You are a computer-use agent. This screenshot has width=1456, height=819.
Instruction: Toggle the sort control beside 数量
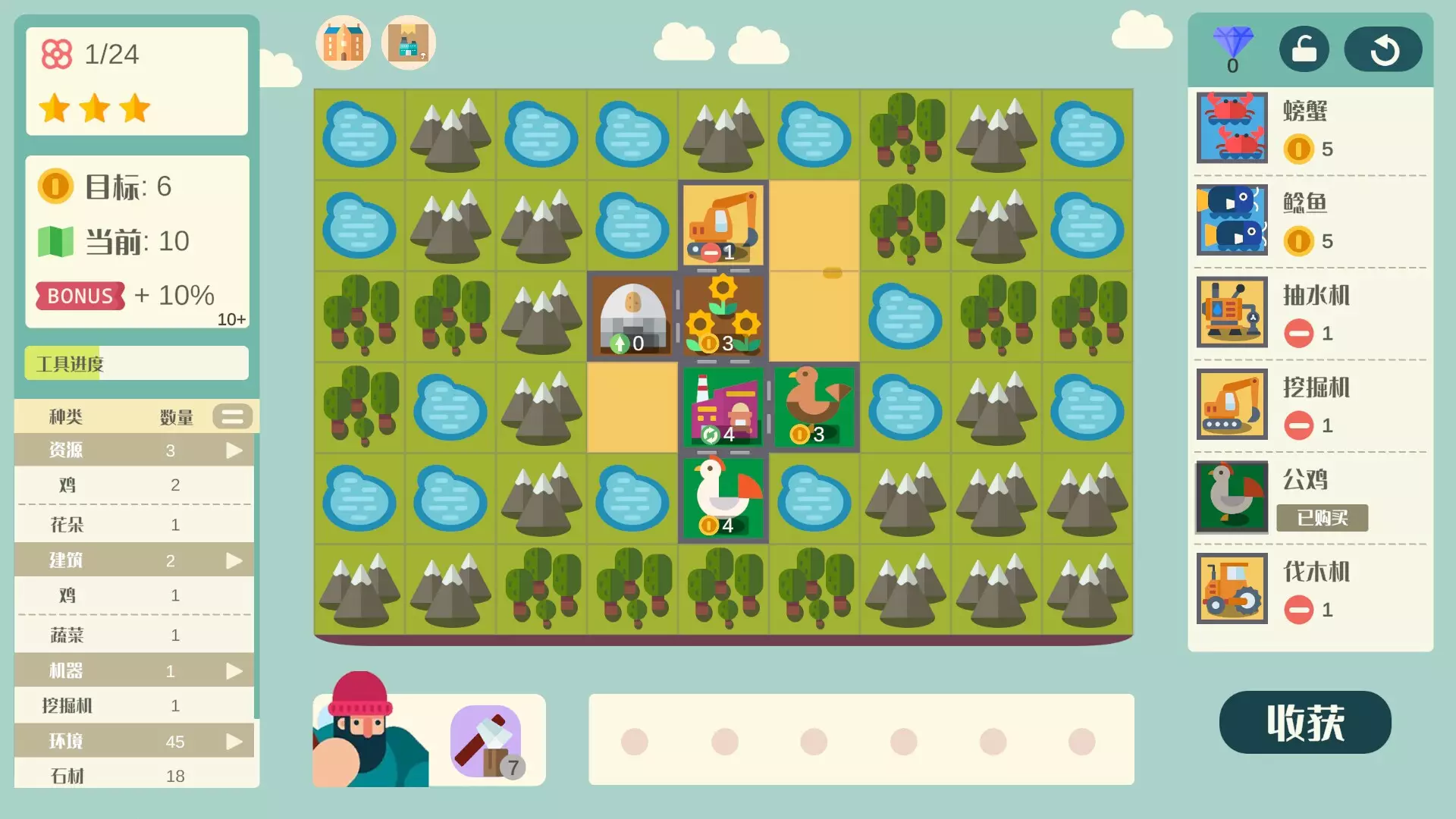[233, 416]
